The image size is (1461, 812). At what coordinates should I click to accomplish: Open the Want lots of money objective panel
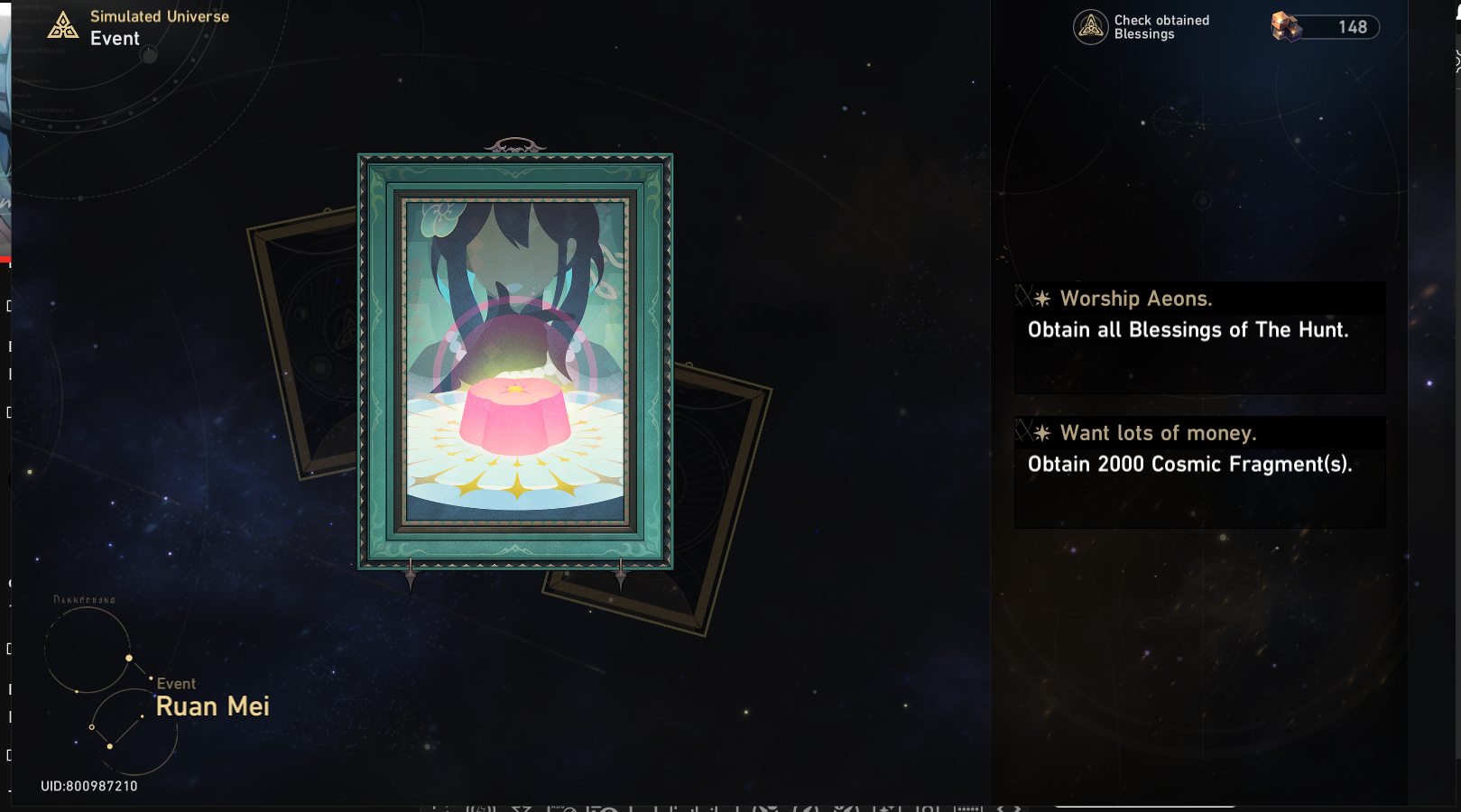pyautogui.click(x=1198, y=471)
